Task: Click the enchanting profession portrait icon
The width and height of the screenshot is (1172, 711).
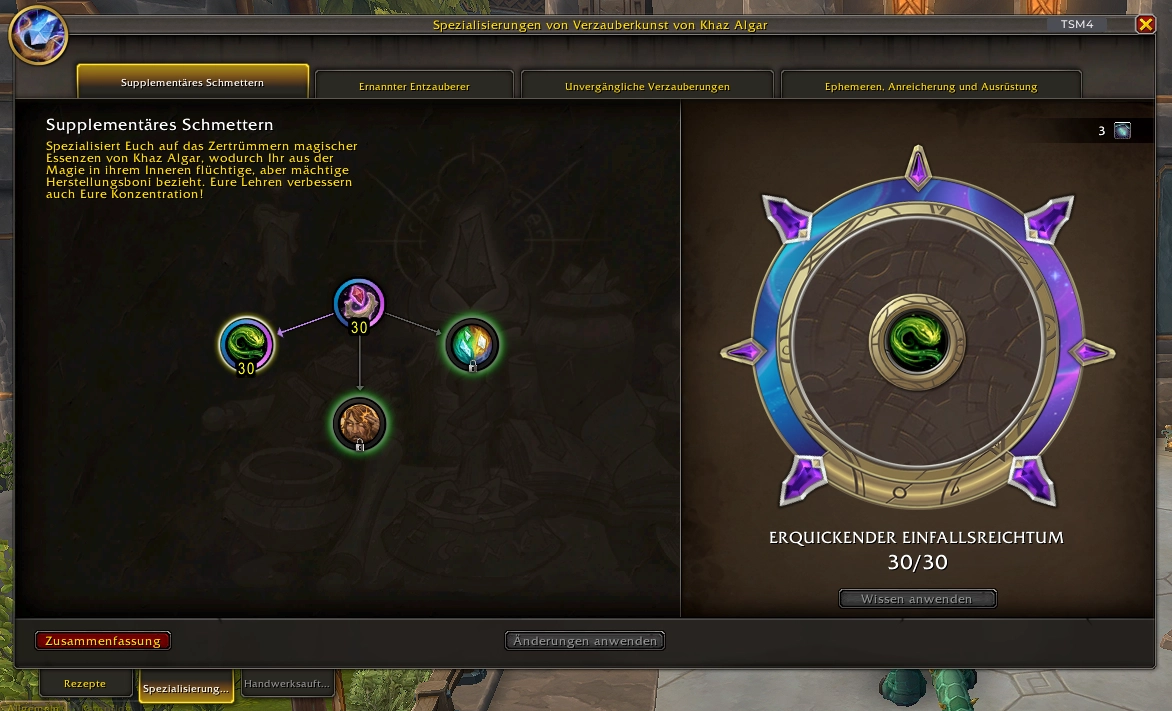Action: (x=38, y=35)
